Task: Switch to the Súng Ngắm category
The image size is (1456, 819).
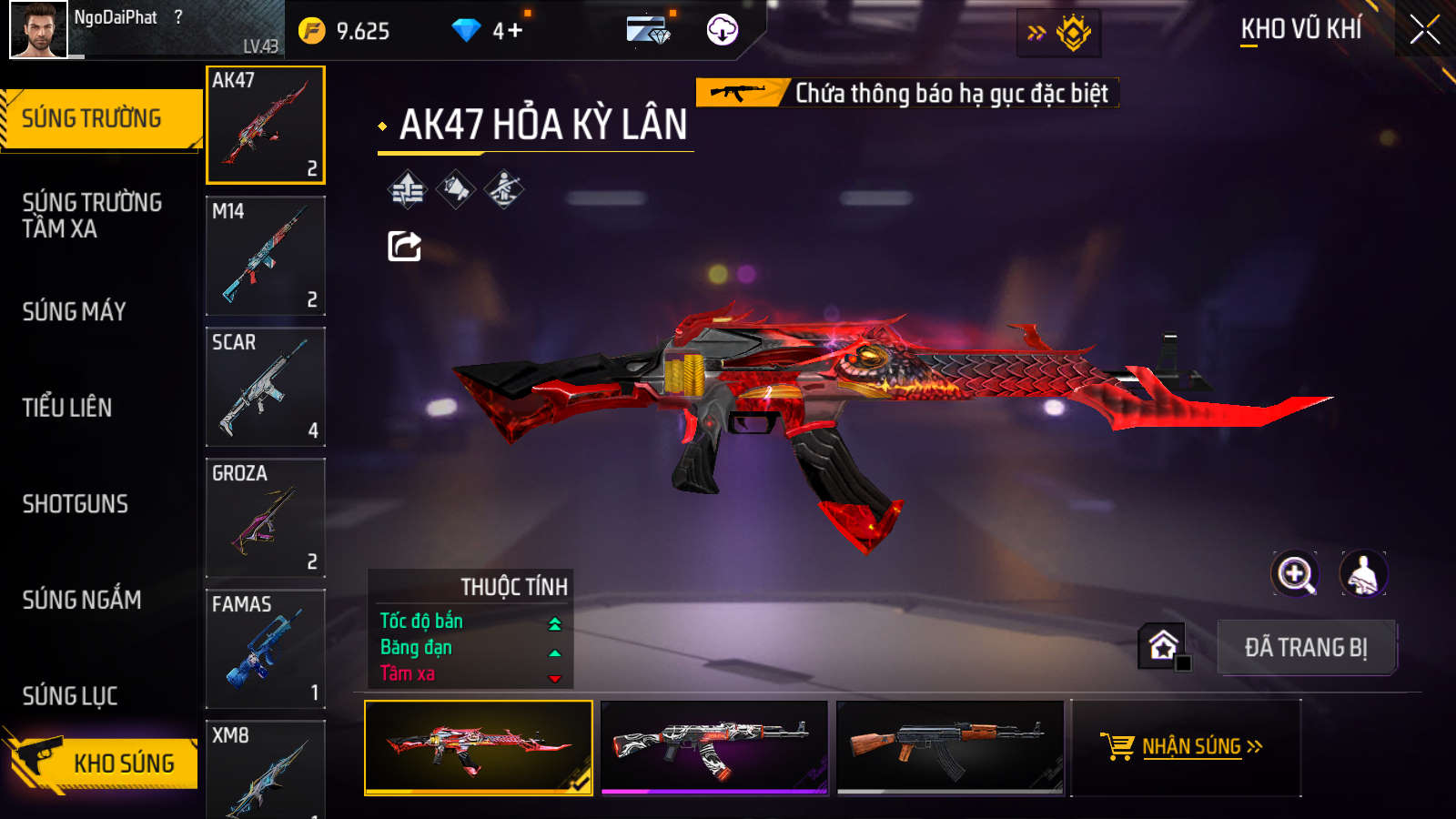Action: pyautogui.click(x=82, y=600)
